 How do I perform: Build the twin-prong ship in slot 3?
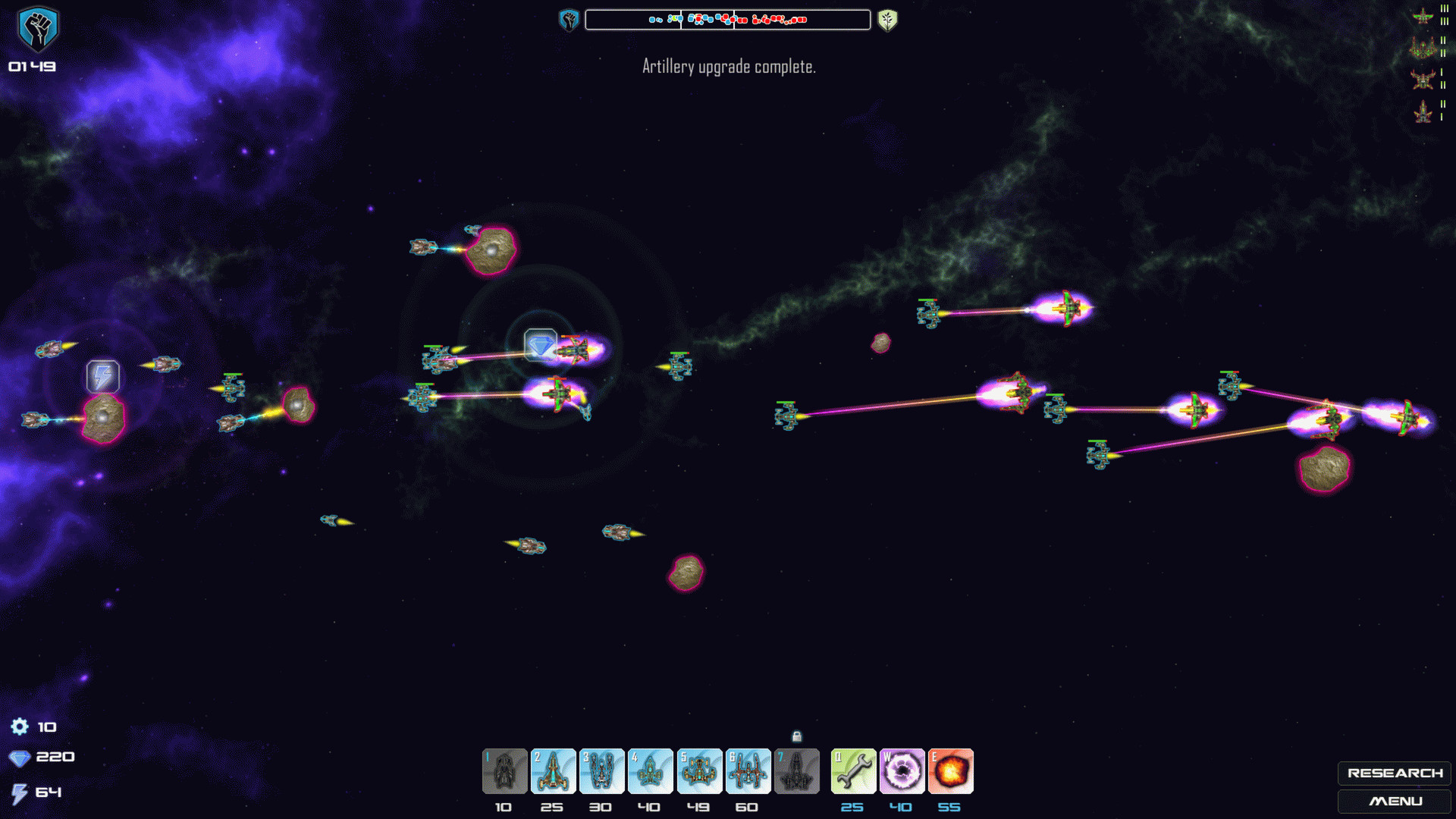click(601, 771)
